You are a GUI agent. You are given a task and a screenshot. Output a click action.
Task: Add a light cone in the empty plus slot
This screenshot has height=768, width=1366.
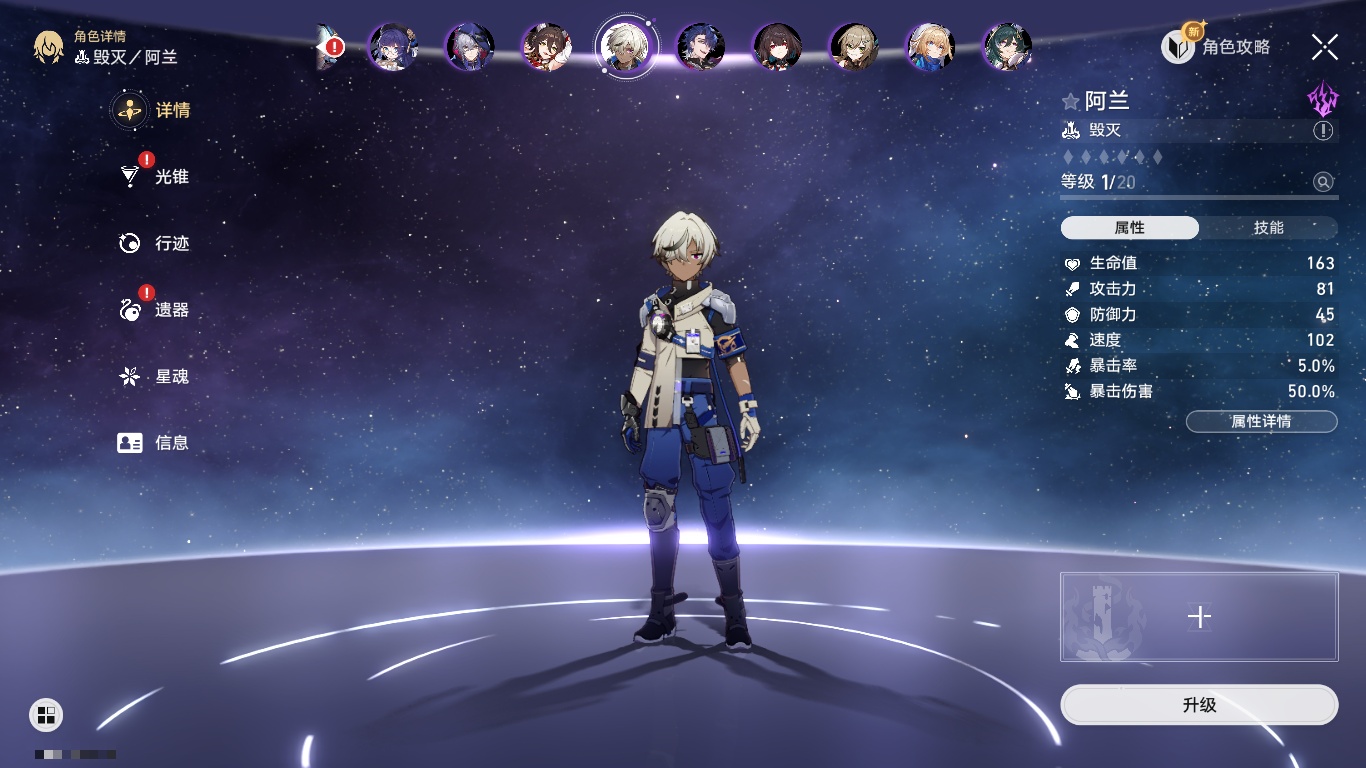(x=1199, y=617)
